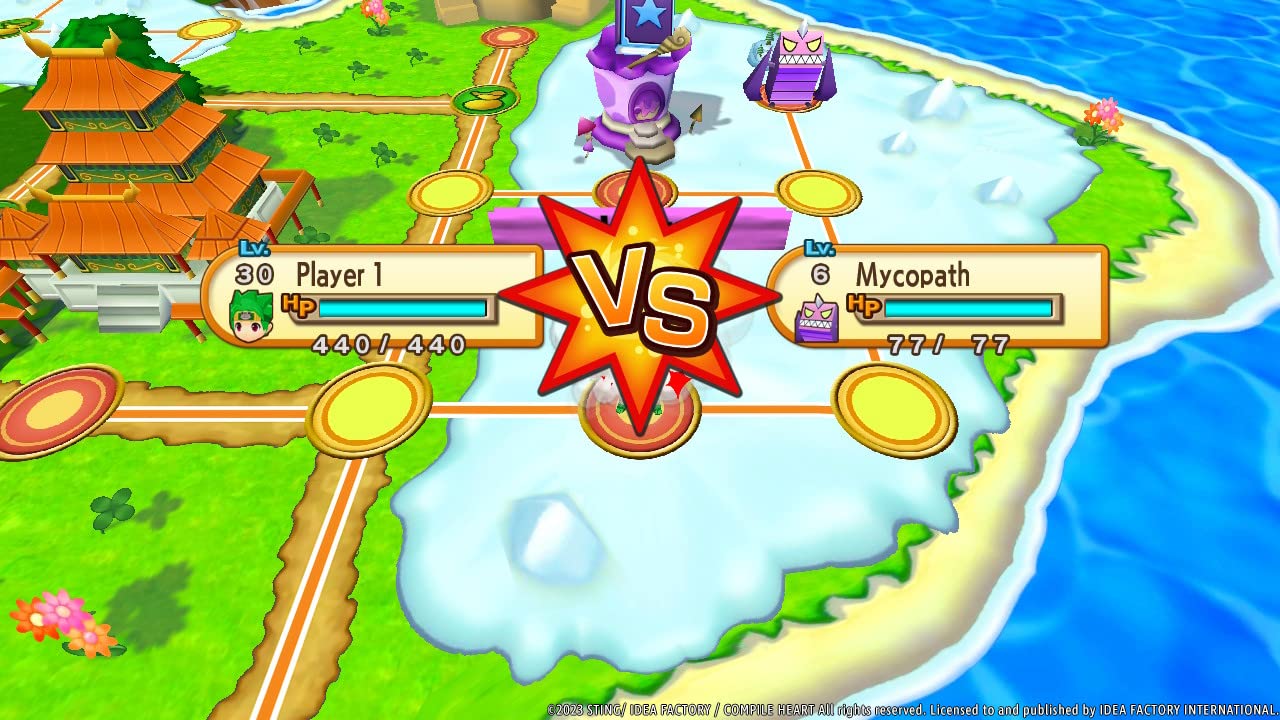1280x720 pixels.
Task: Click Mycopath's full health gauge
Action: click(x=970, y=309)
